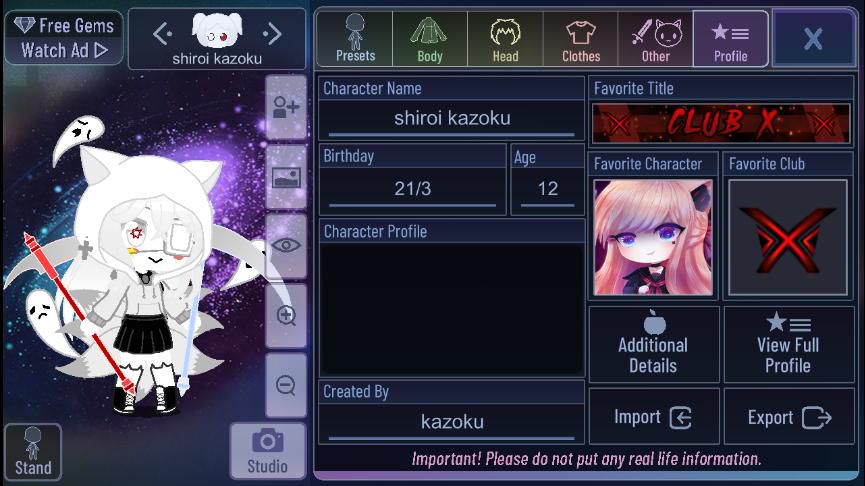Export the character

tap(788, 417)
